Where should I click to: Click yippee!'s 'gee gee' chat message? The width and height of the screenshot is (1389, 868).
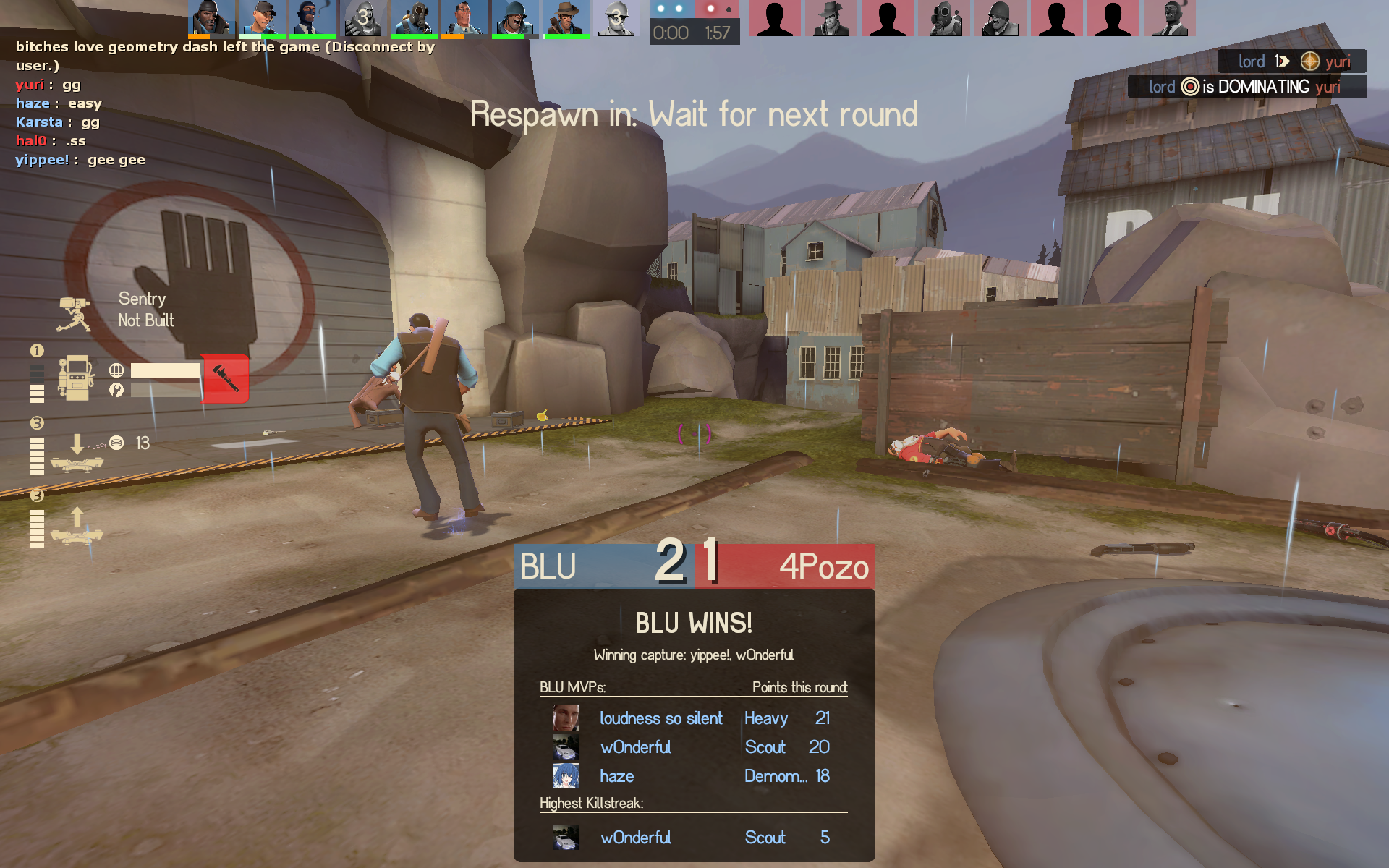80,160
